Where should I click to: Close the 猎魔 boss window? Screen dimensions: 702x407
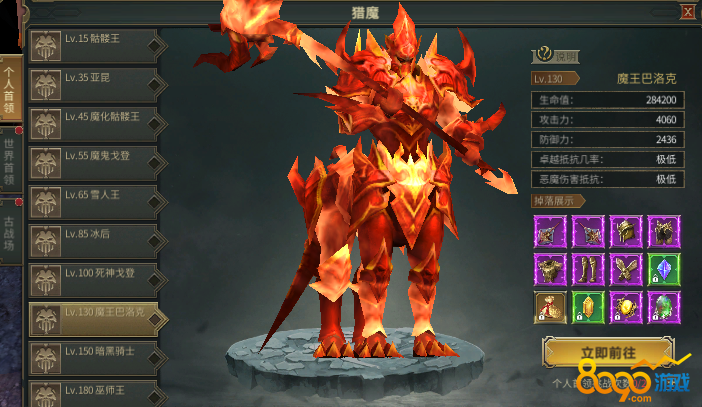tap(688, 11)
